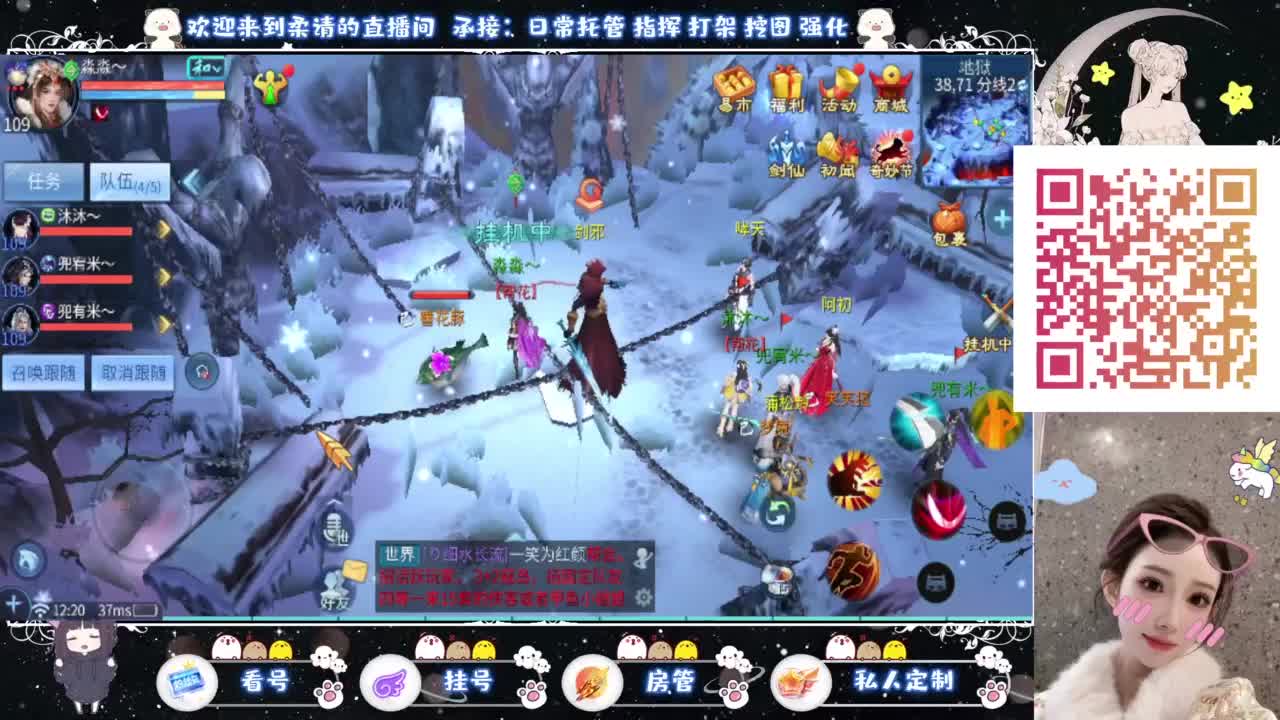Switch to the 任务 tasks tab
Viewport: 1280px width, 720px height.
pos(42,183)
